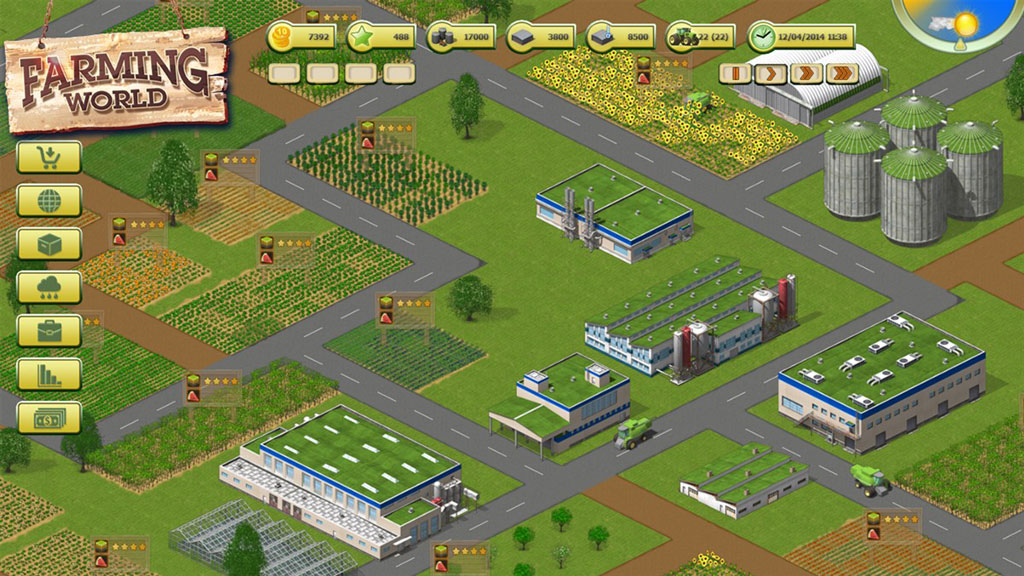1024x576 pixels.
Task: Click the green star points icon
Action: tap(368, 37)
